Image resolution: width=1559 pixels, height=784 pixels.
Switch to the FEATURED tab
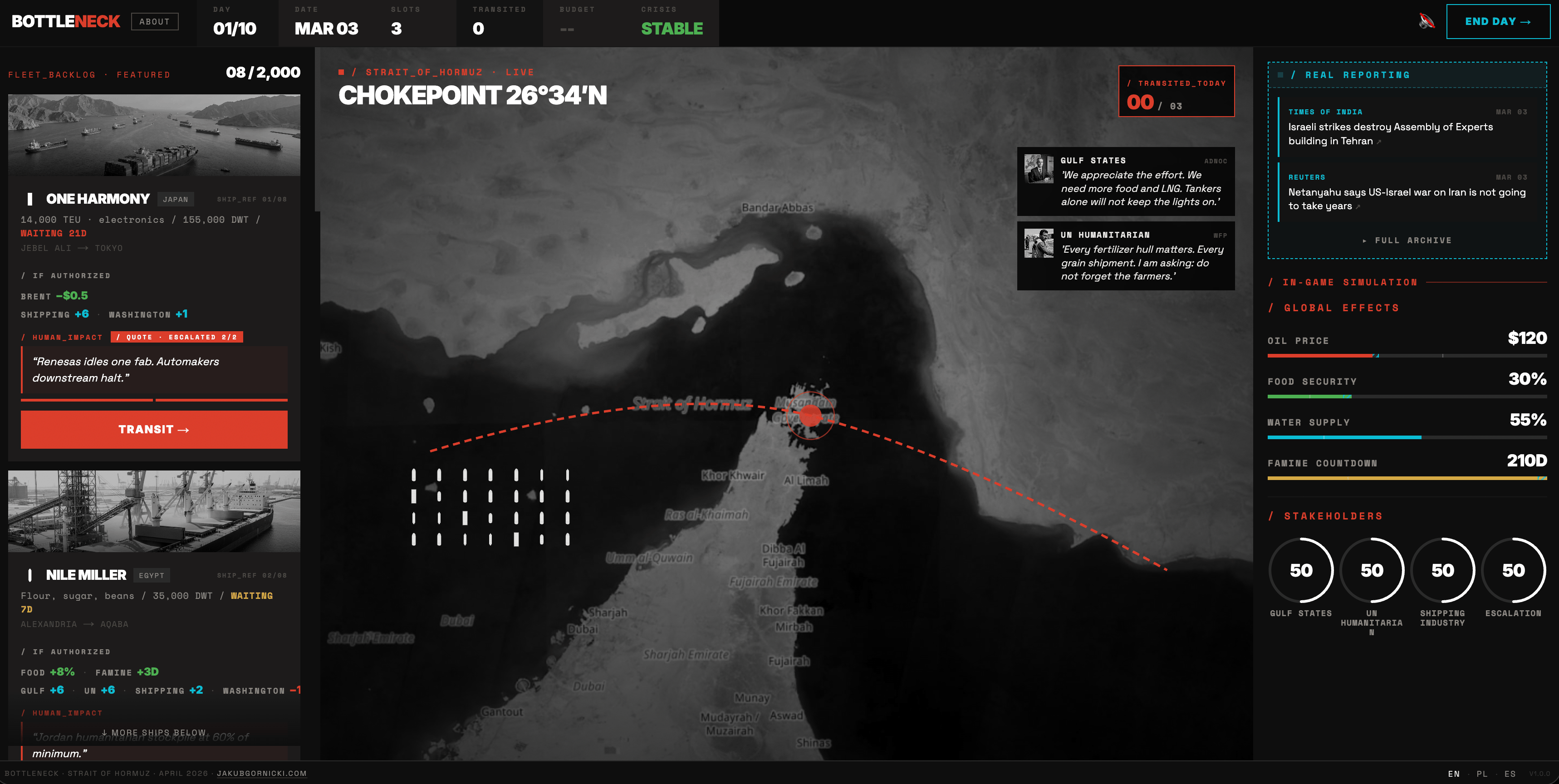143,74
